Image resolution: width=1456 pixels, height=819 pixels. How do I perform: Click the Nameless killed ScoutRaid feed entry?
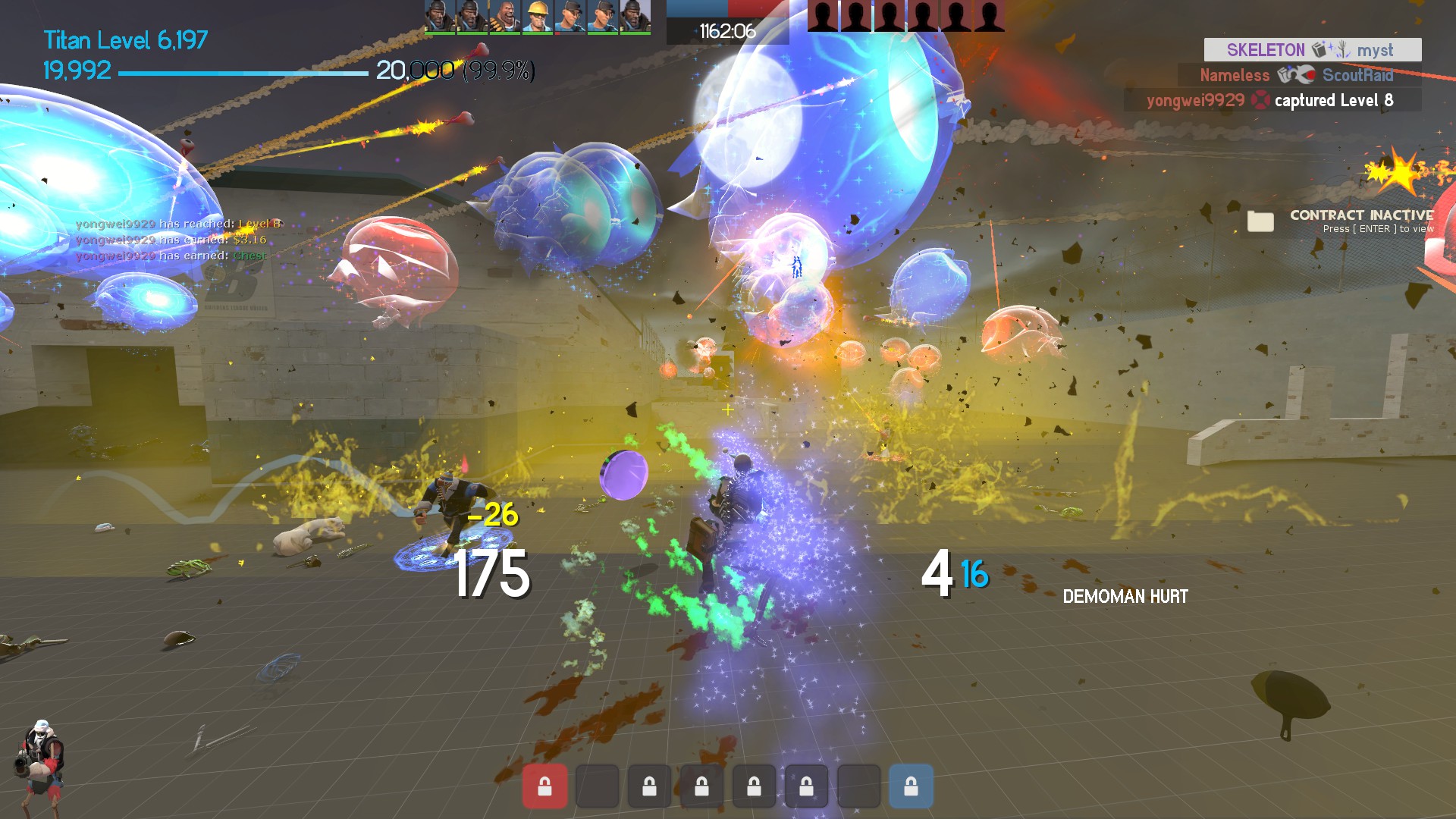[x=1298, y=75]
